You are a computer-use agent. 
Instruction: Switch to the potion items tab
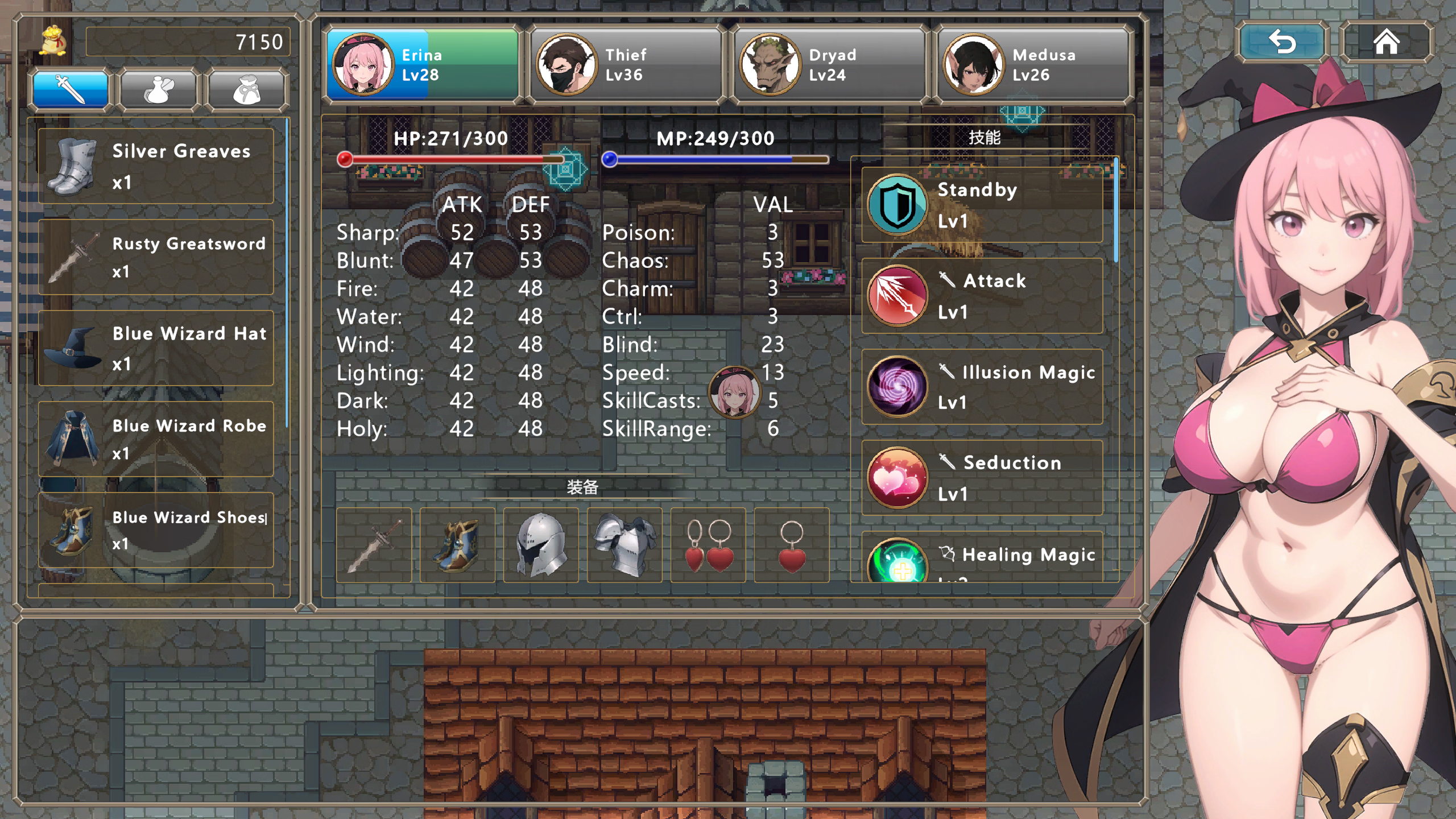click(x=159, y=89)
